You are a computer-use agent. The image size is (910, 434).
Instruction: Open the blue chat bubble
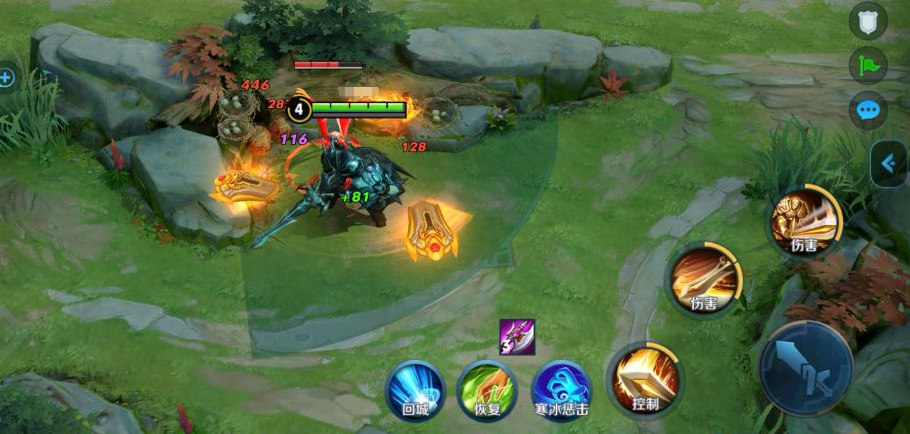click(867, 109)
